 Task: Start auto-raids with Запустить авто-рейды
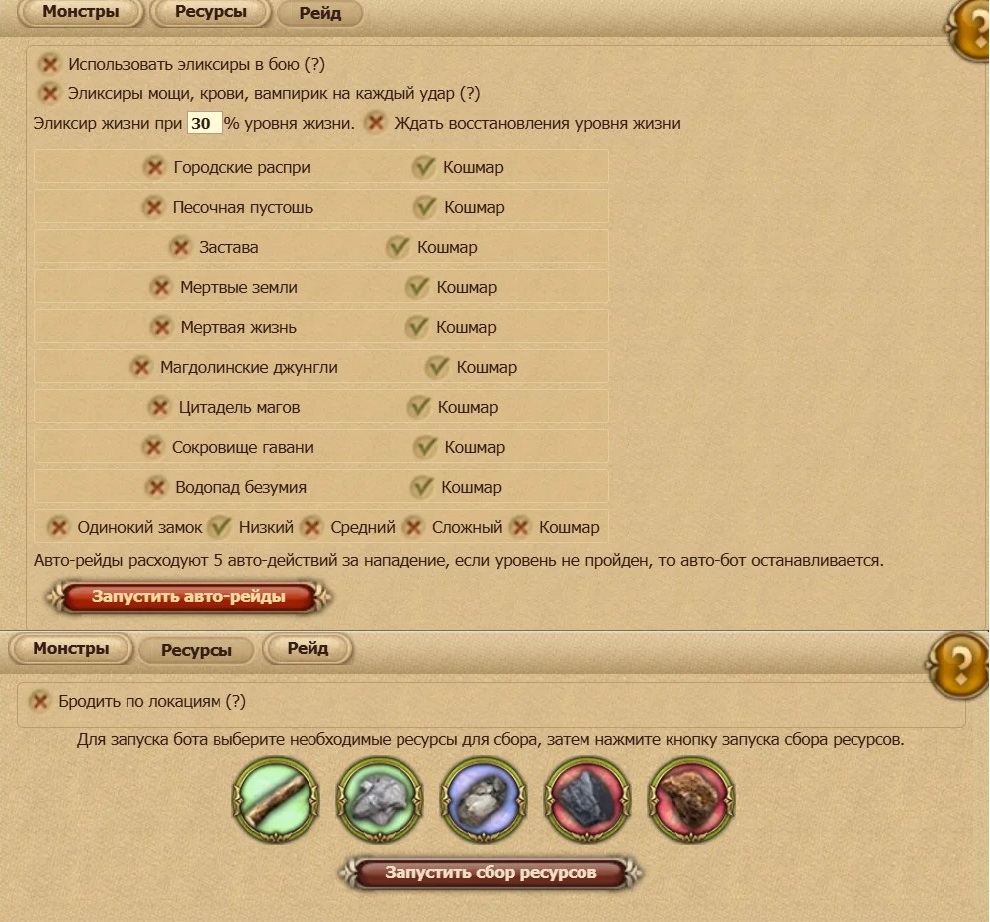(x=189, y=597)
